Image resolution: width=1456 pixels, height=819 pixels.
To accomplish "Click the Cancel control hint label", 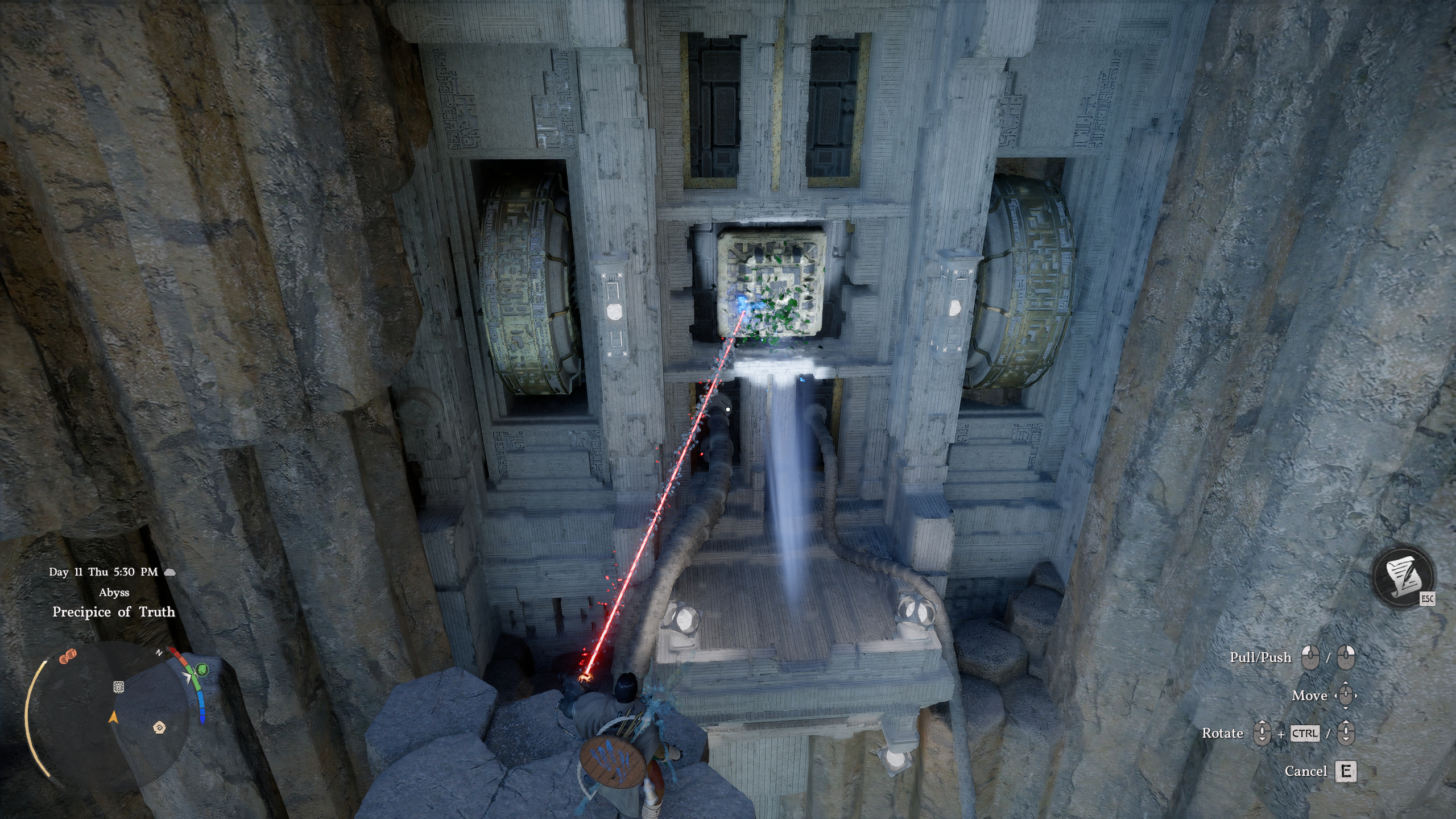I will pos(1306,770).
